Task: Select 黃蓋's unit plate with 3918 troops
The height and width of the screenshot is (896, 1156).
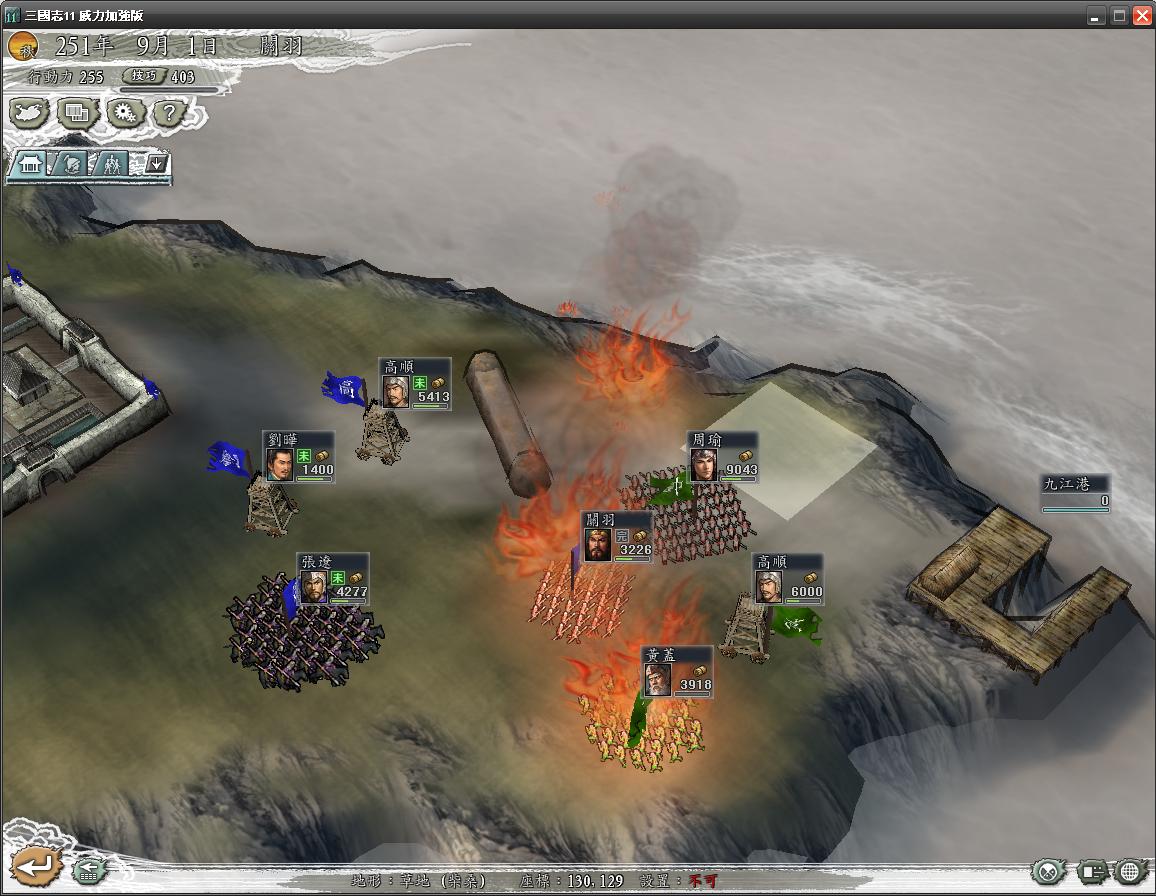Action: (x=676, y=672)
